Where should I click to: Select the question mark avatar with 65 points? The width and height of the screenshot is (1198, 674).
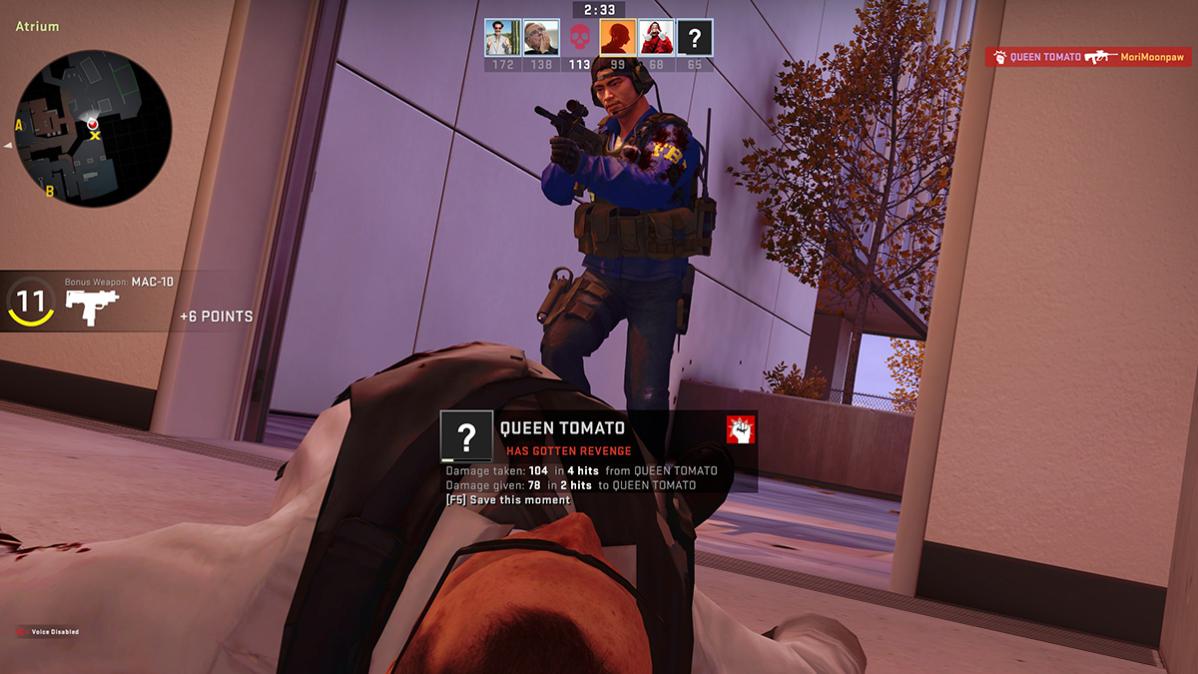coord(695,37)
